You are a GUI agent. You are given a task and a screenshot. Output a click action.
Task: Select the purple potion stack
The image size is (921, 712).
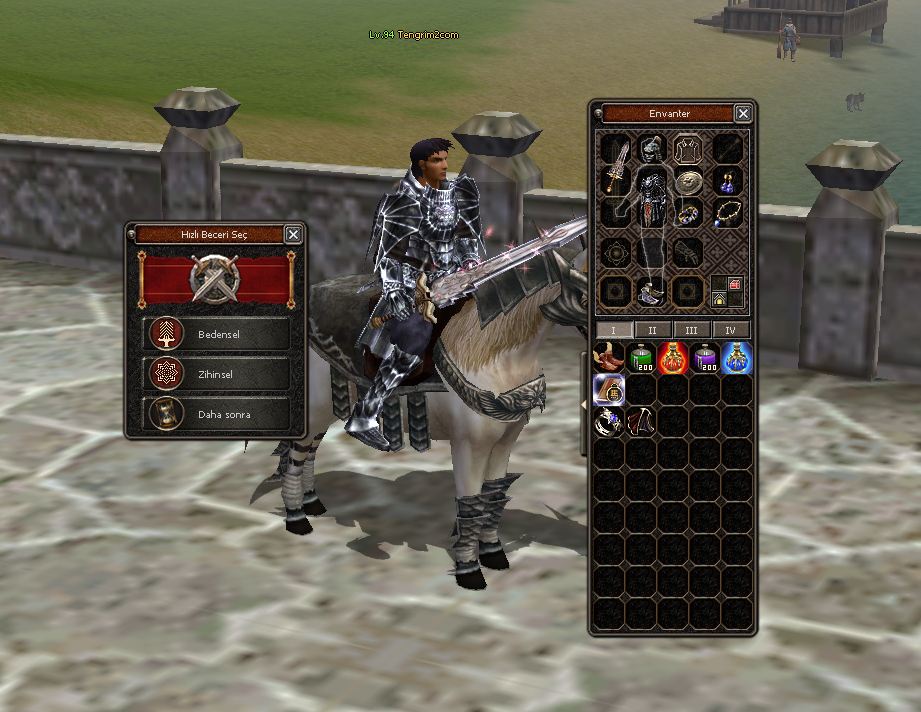[x=705, y=358]
